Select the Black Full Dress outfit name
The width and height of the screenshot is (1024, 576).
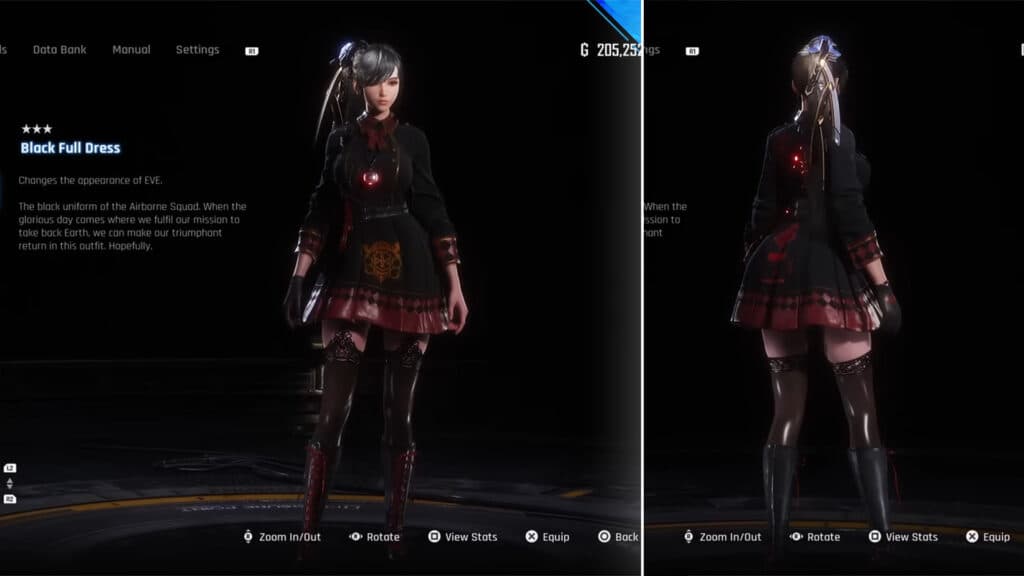coord(70,148)
